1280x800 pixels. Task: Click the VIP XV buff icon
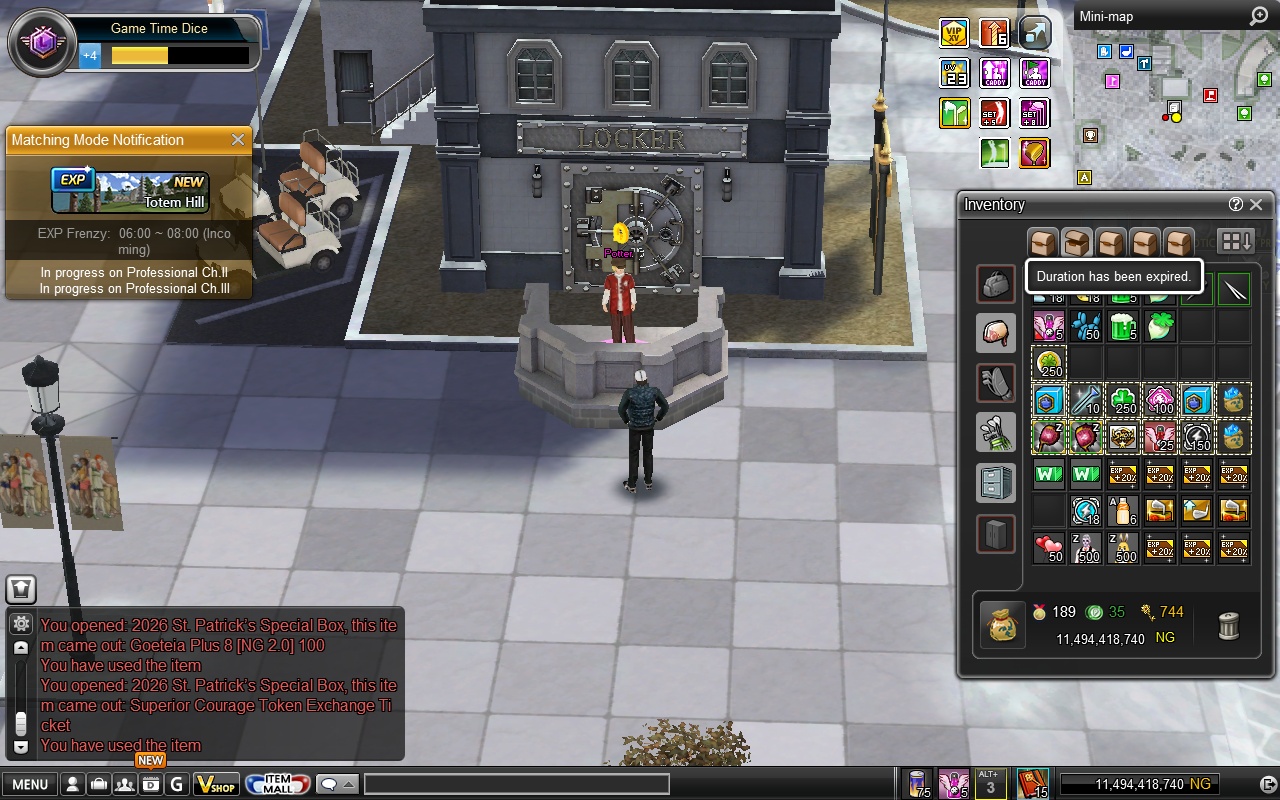point(954,33)
